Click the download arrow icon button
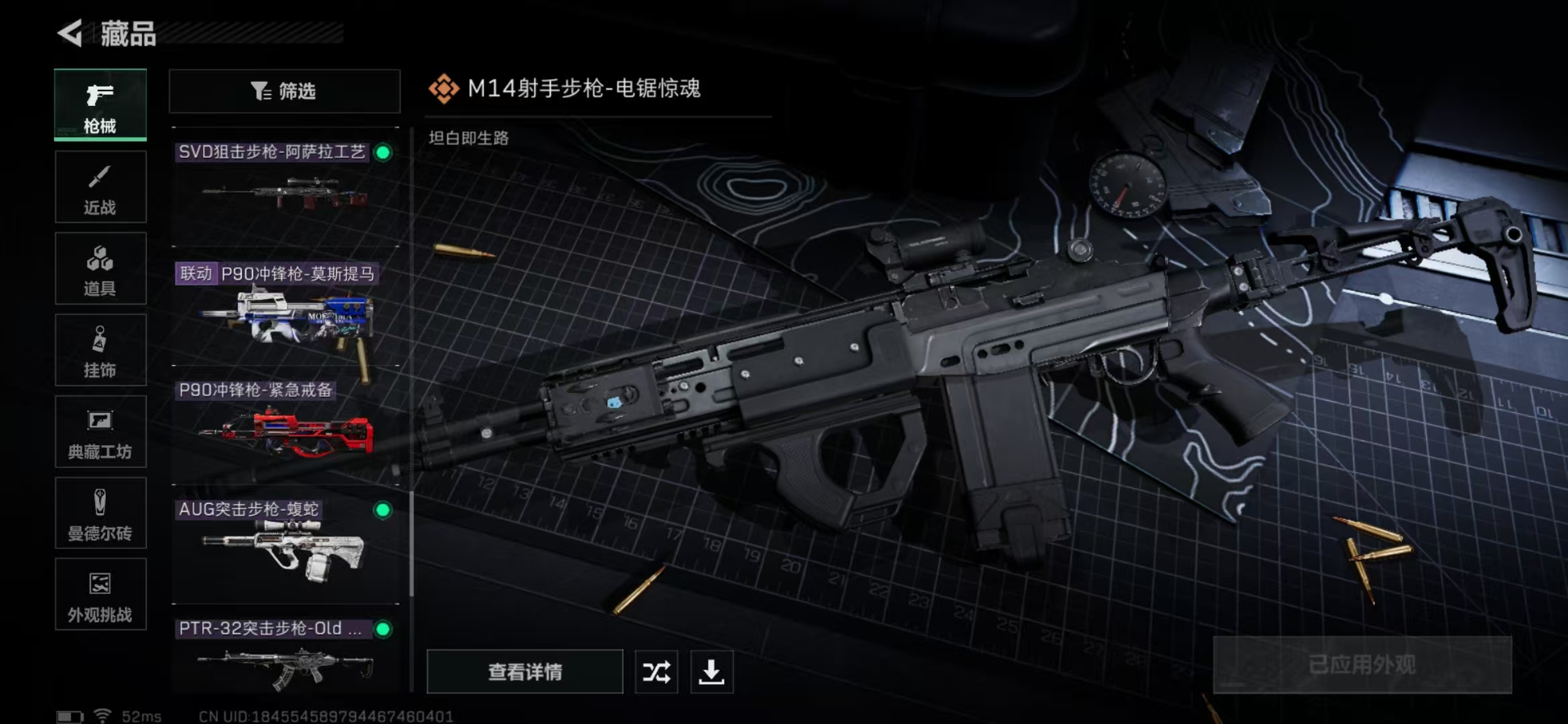This screenshot has width=1568, height=724. [x=712, y=672]
